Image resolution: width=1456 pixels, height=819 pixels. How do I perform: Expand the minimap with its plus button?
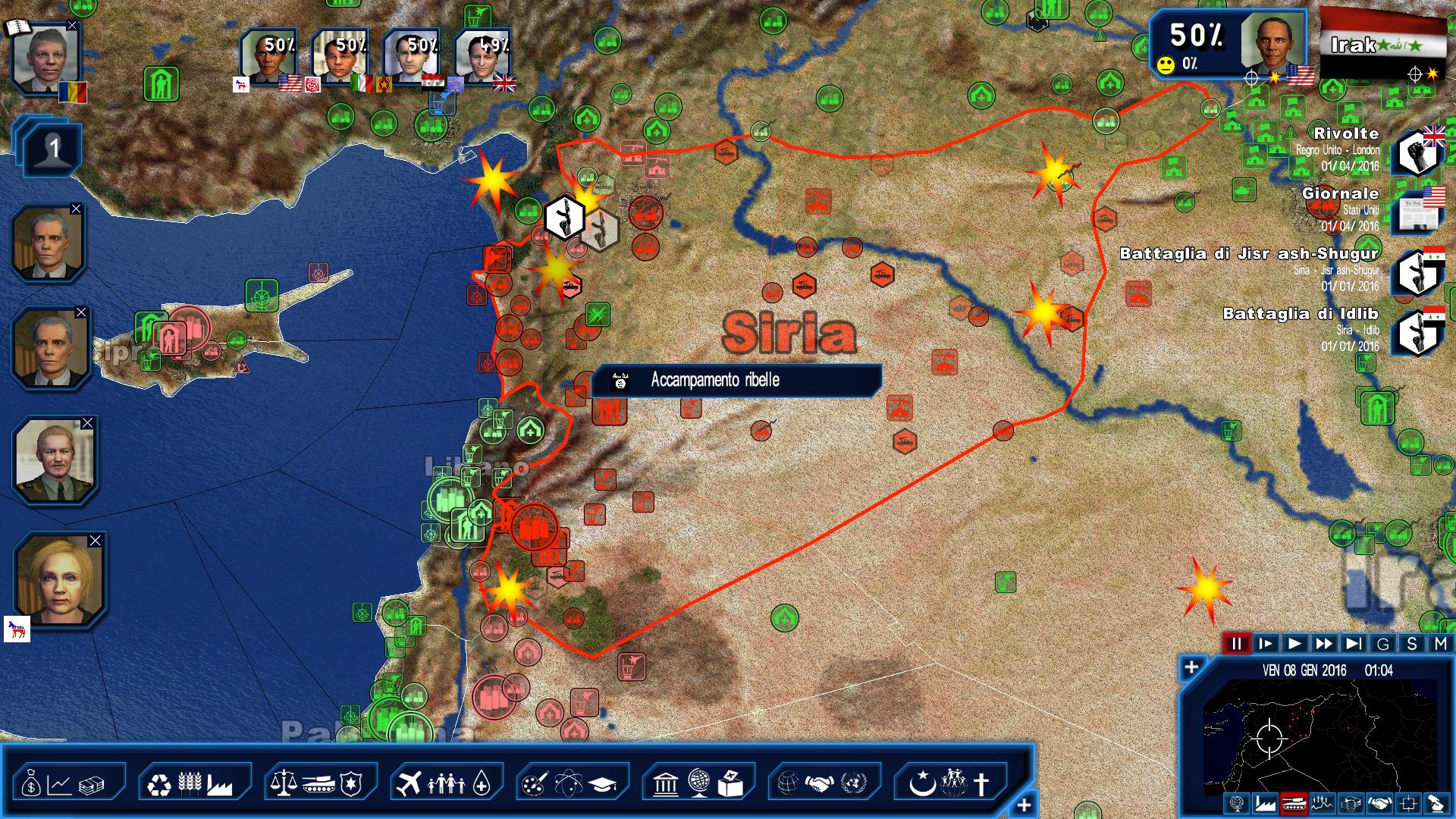[x=1191, y=667]
